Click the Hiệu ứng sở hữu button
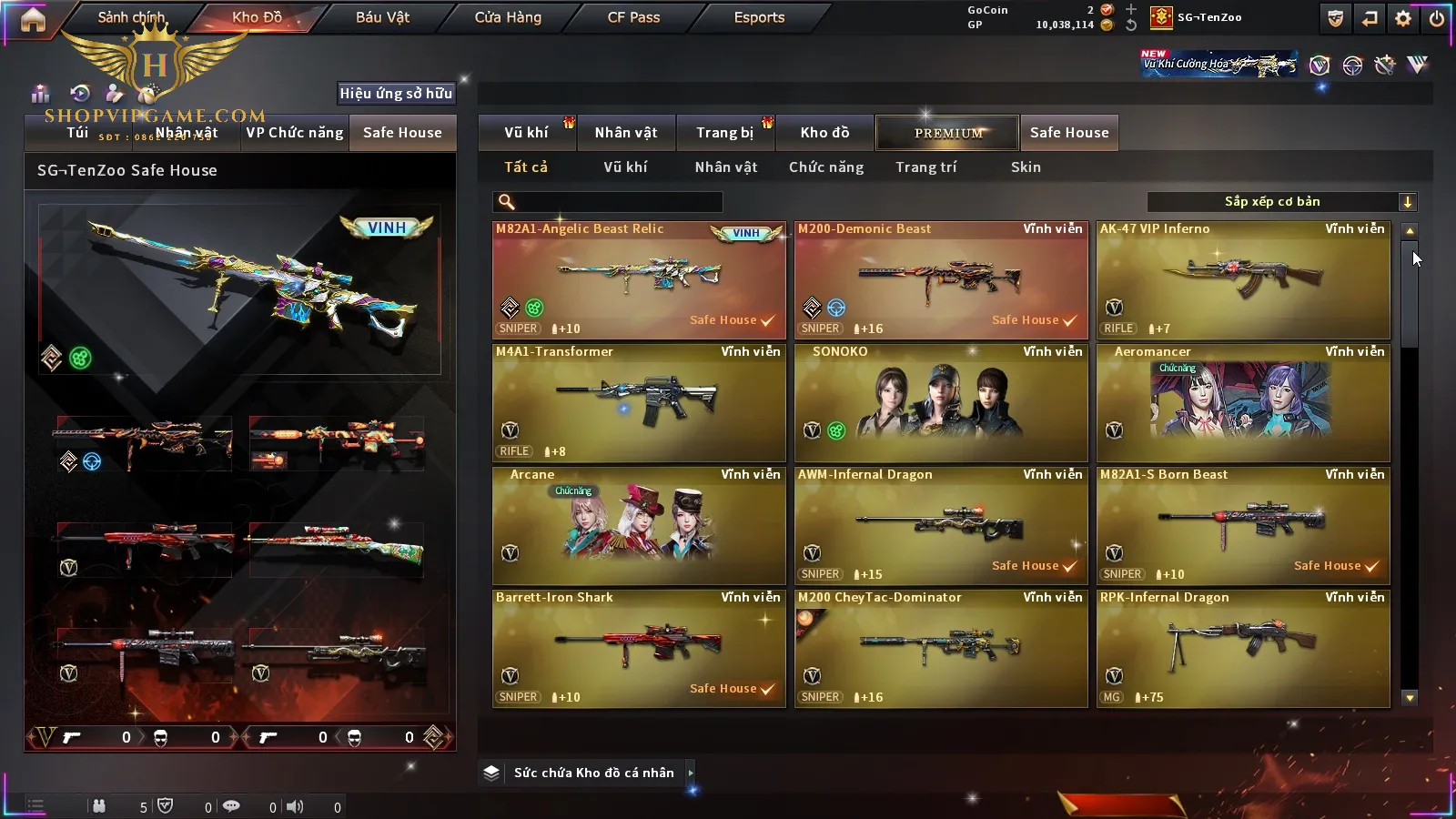This screenshot has height=819, width=1456. (396, 93)
